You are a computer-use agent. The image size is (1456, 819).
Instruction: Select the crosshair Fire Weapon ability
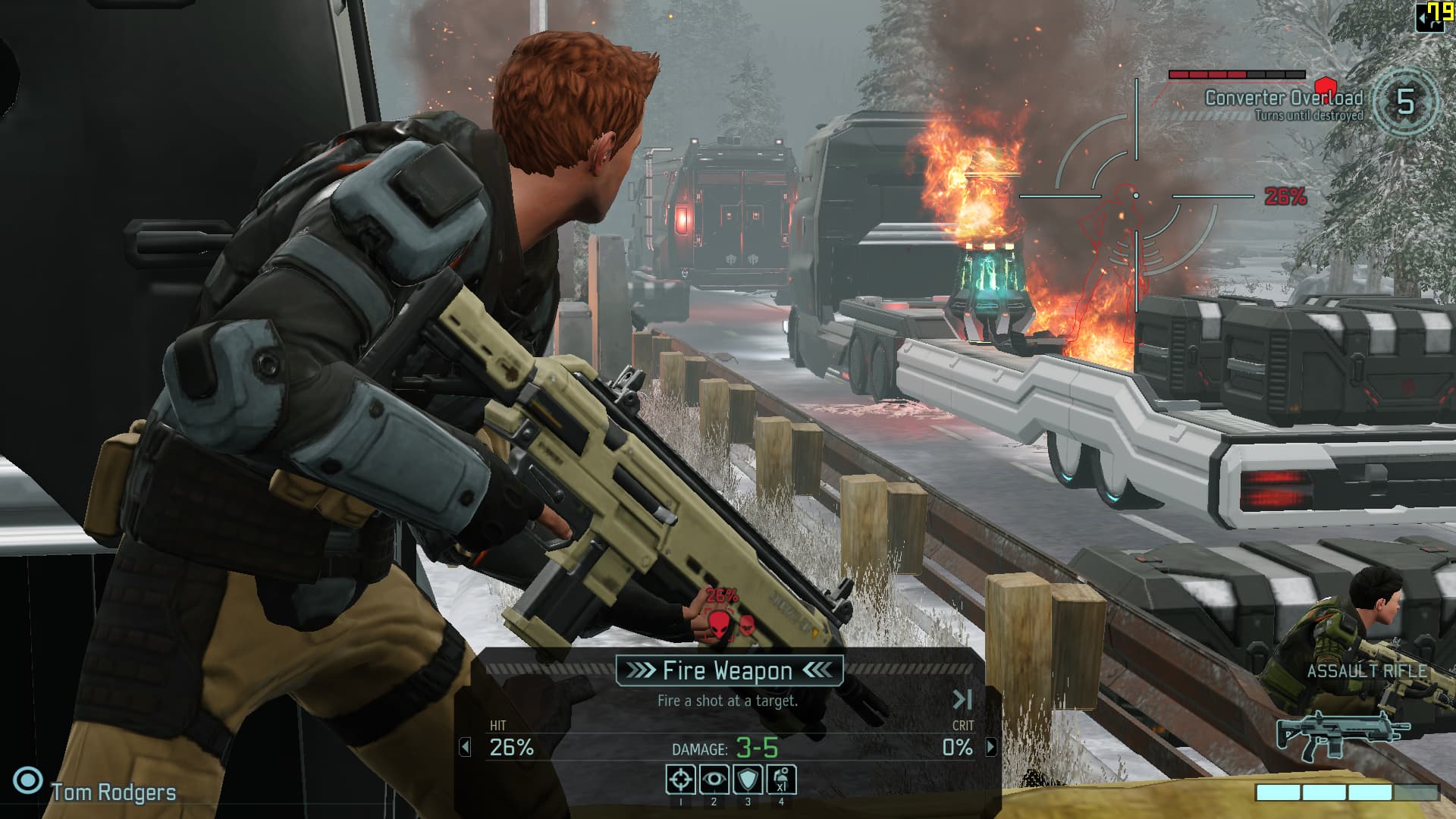(680, 780)
